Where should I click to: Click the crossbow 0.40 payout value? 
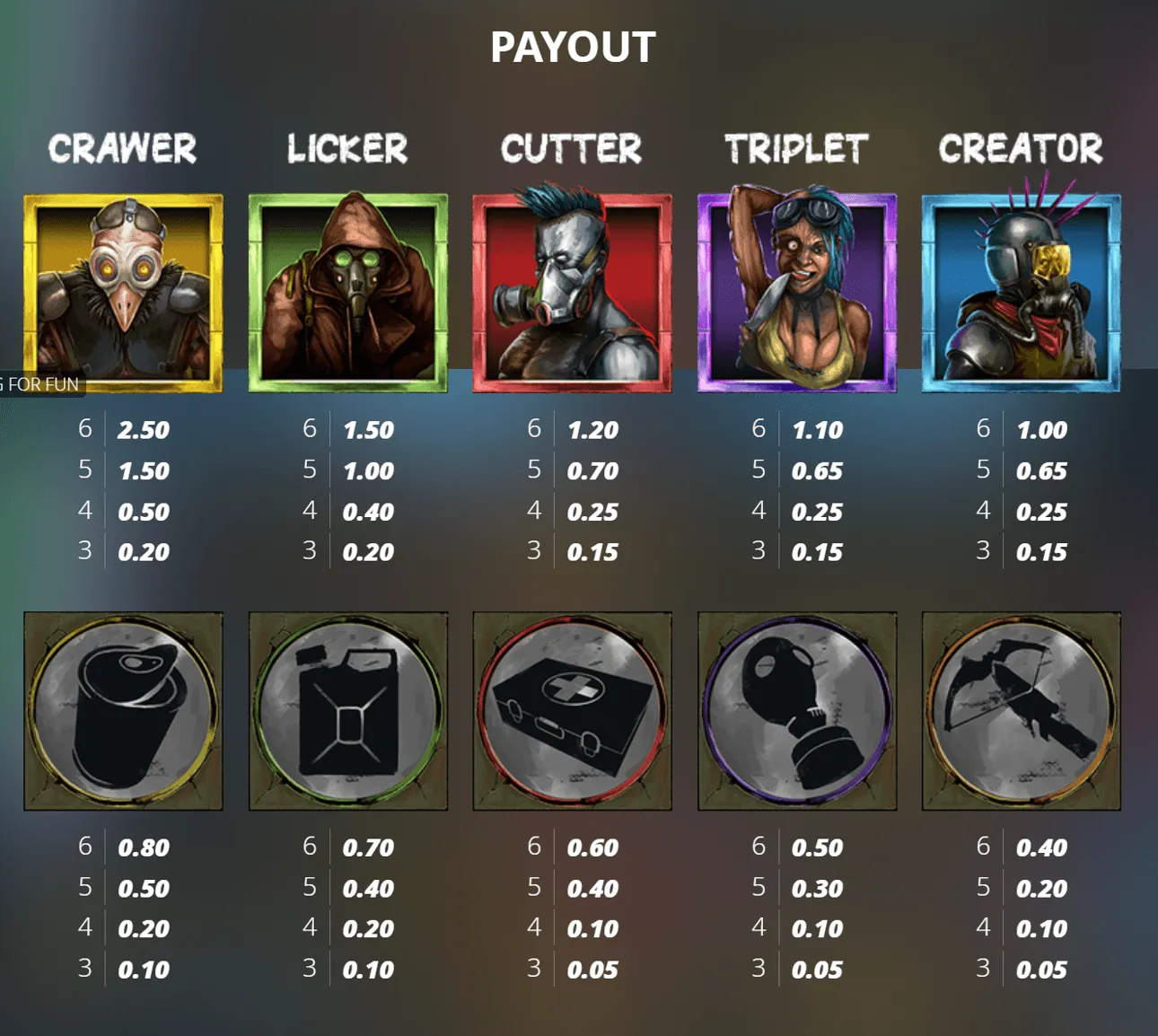[x=1041, y=847]
